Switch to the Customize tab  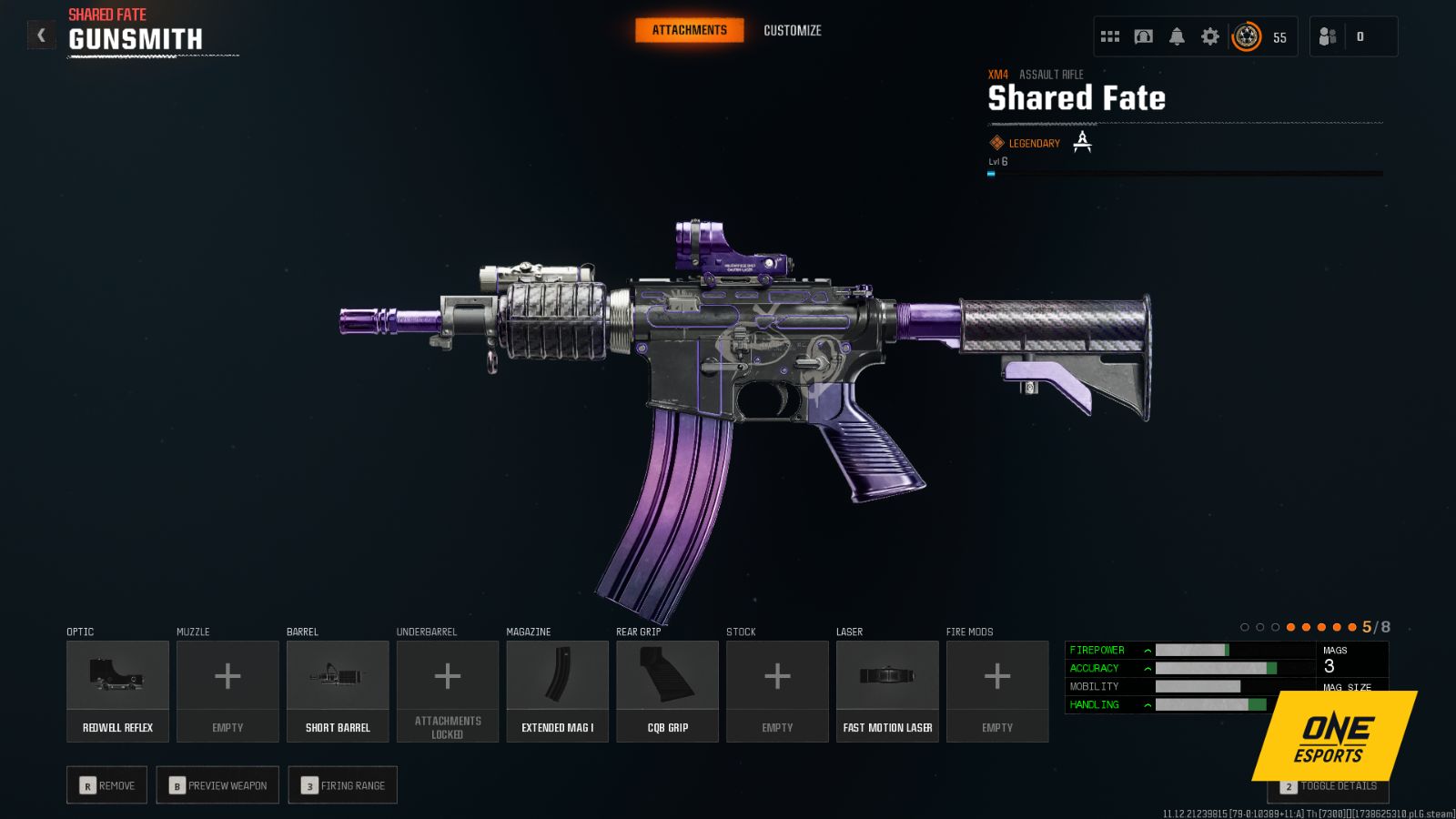792,30
